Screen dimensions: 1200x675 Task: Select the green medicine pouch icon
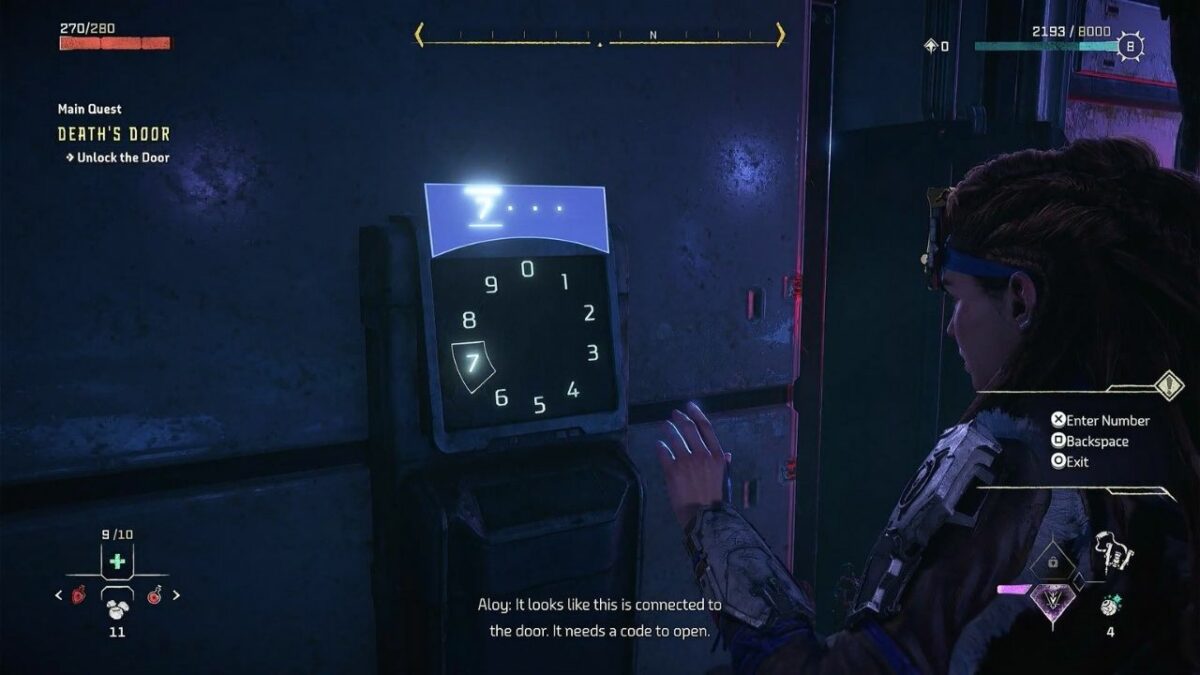pos(118,561)
